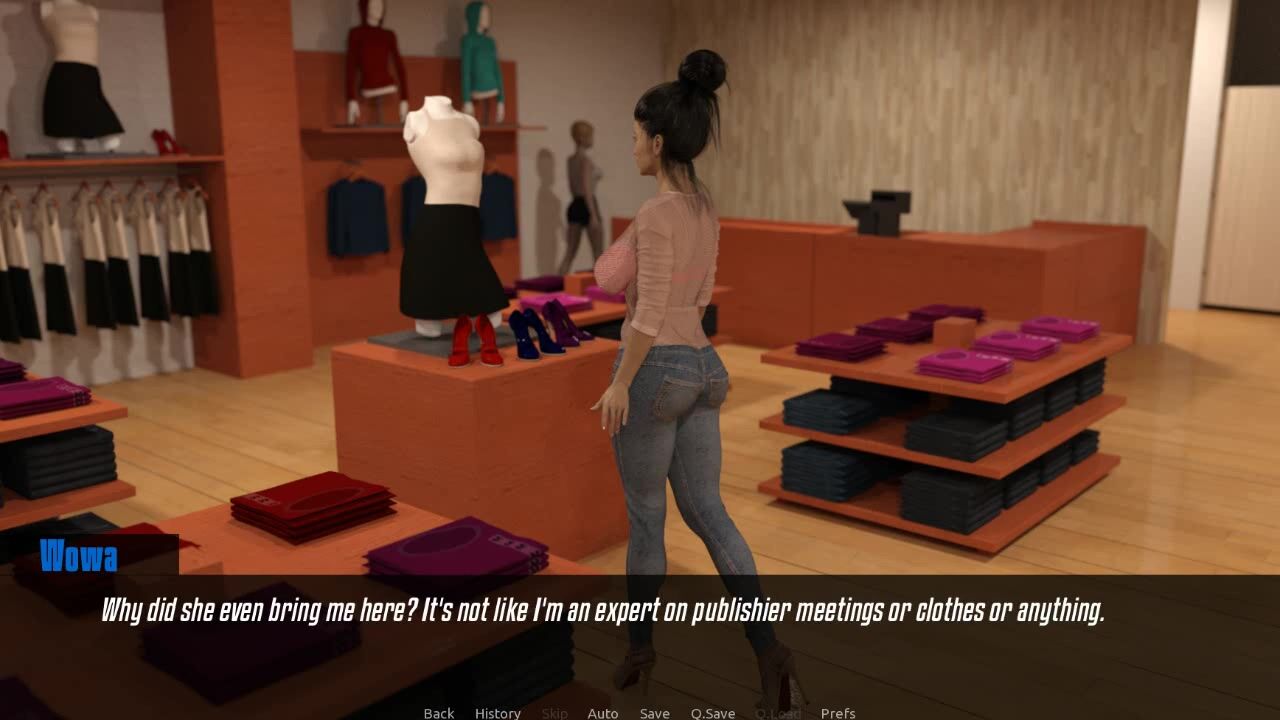Open the Prefs settings screen
The width and height of the screenshot is (1280, 720).
pyautogui.click(x=837, y=713)
